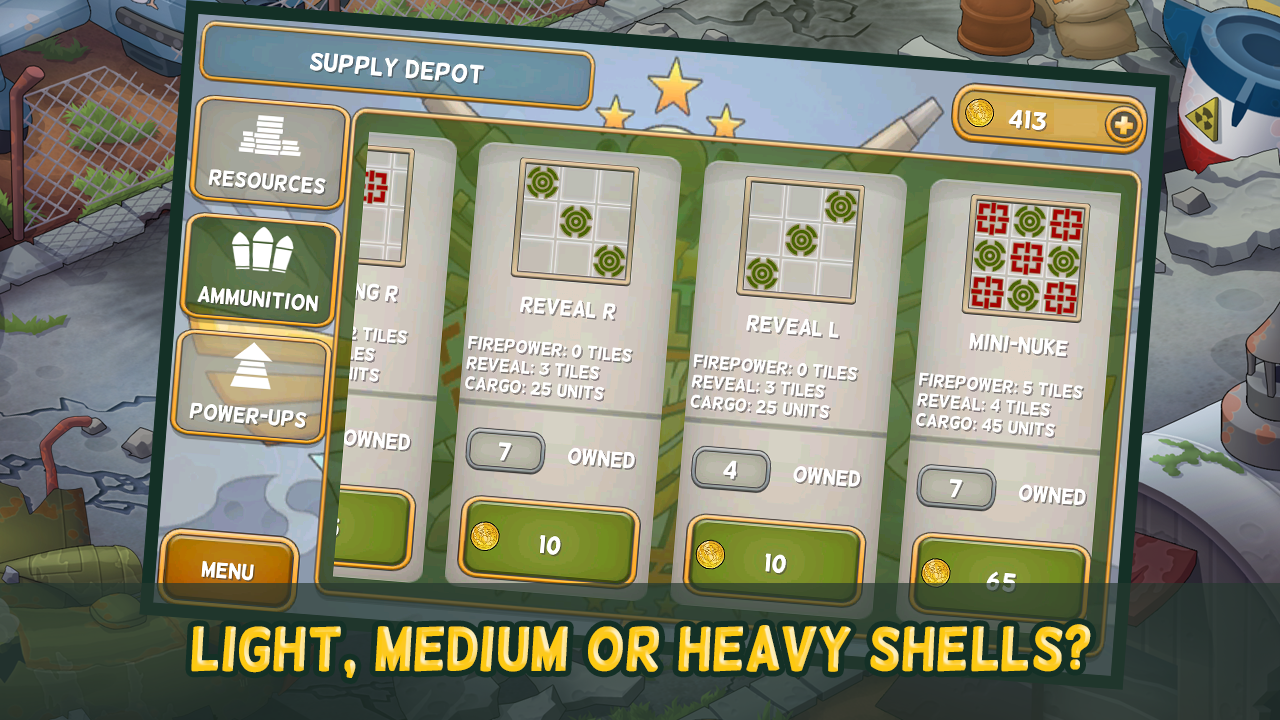Viewport: 1280px width, 720px height.
Task: Select the Mini-Nuke blast pattern grid
Action: [x=1026, y=252]
